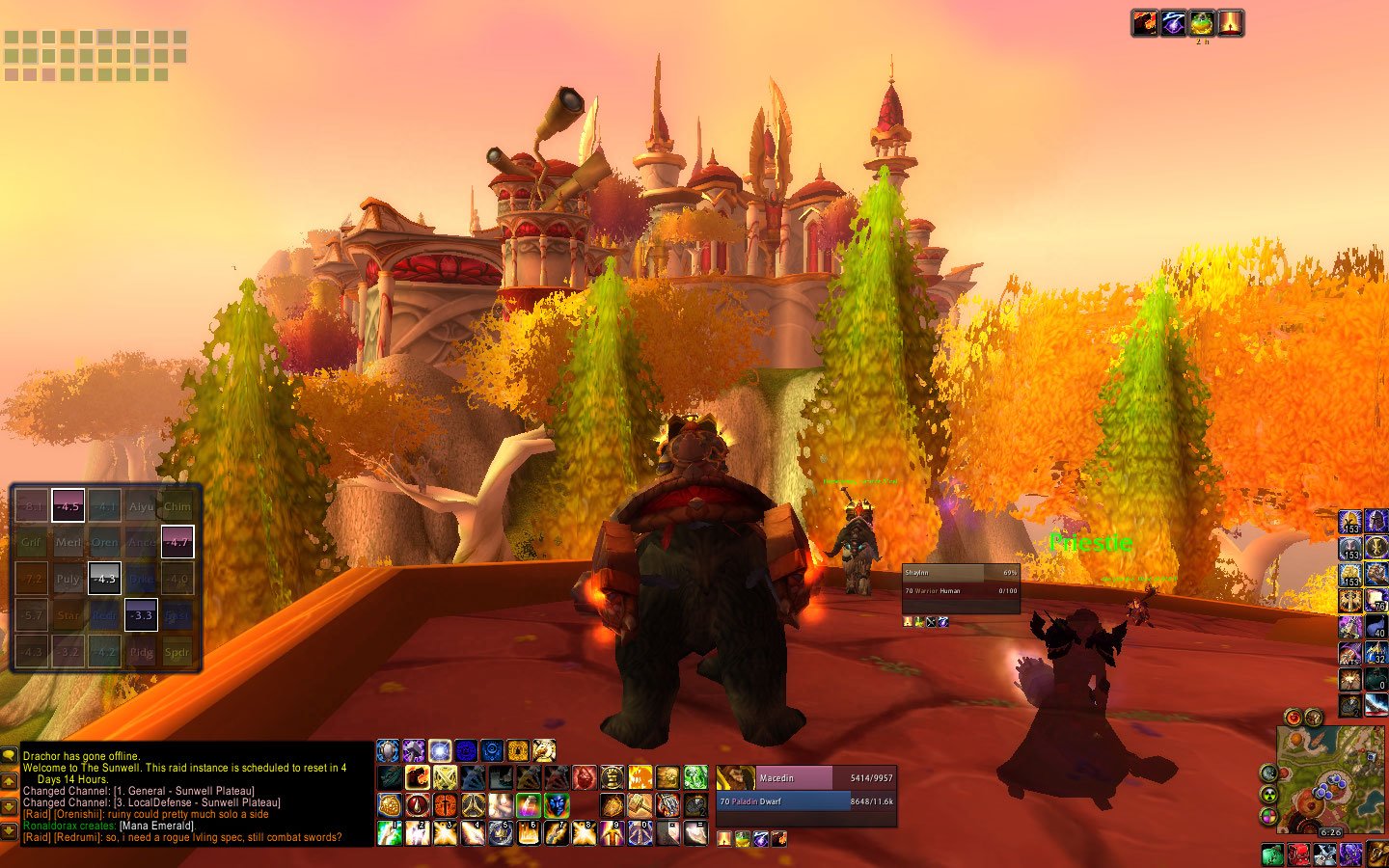The height and width of the screenshot is (868, 1389).
Task: Use the action bar slot keyed 0
Action: [640, 832]
